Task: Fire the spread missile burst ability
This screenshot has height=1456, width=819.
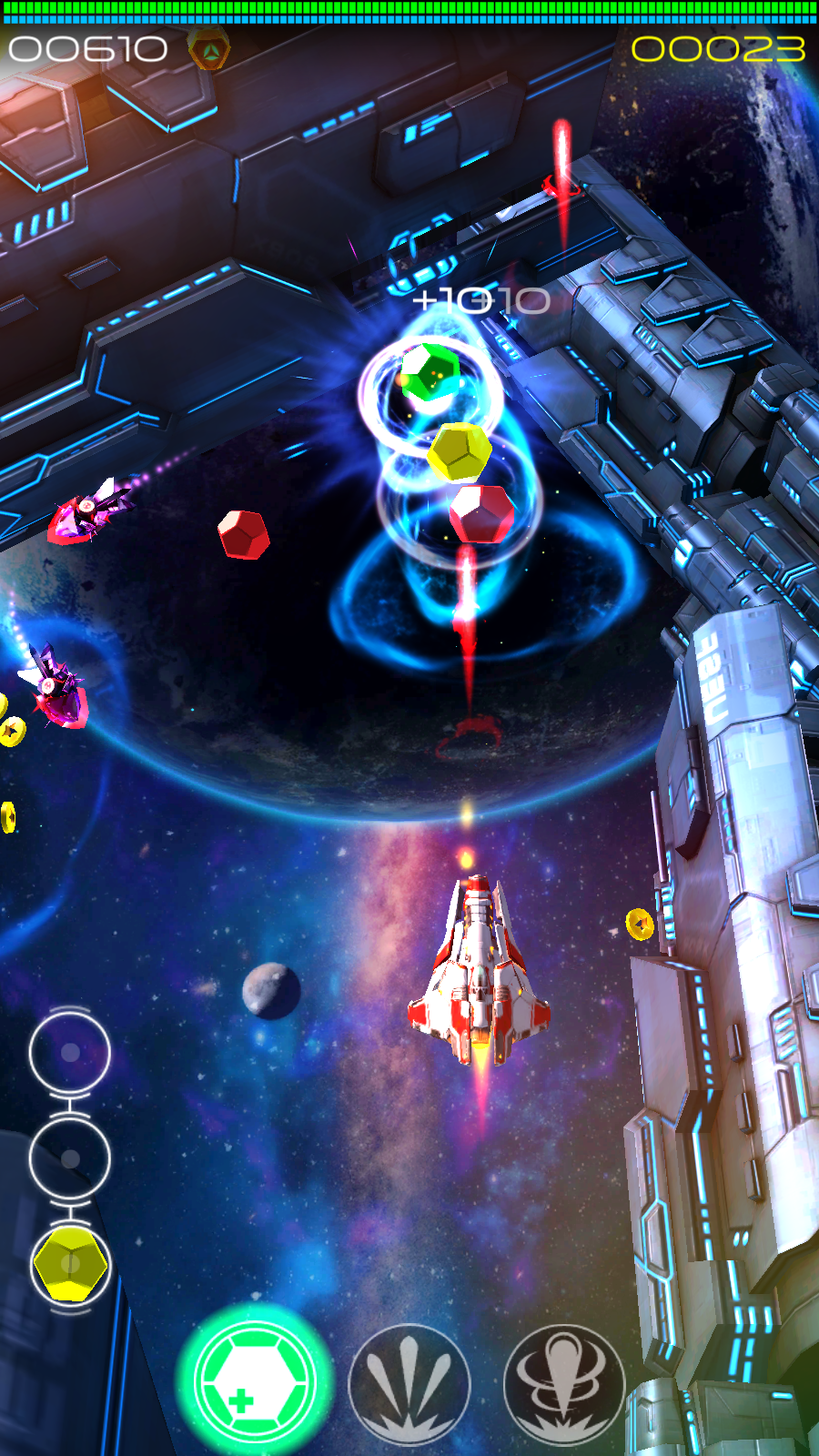Action: (x=409, y=1384)
